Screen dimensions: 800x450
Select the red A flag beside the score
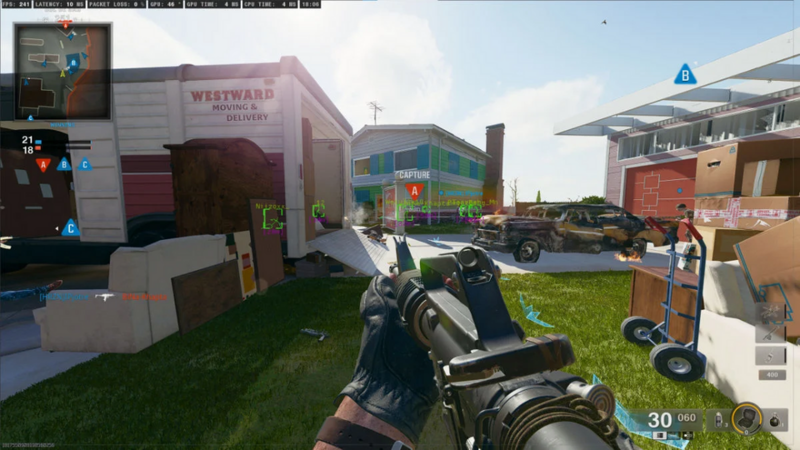pyautogui.click(x=42, y=164)
